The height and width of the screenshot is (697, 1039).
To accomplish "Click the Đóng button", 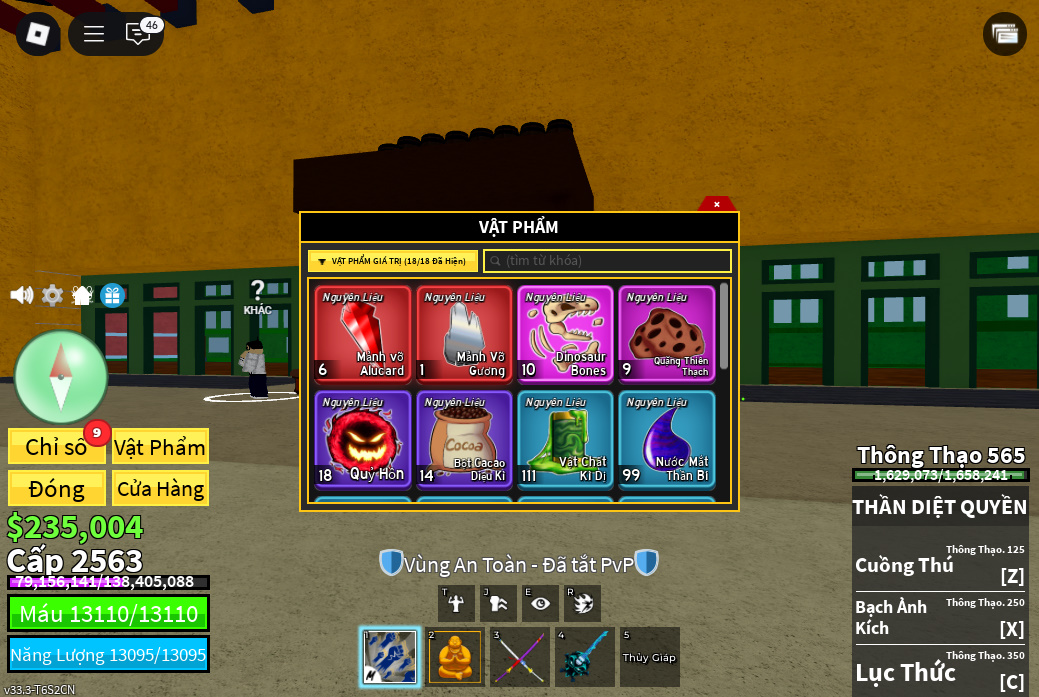I will click(56, 489).
